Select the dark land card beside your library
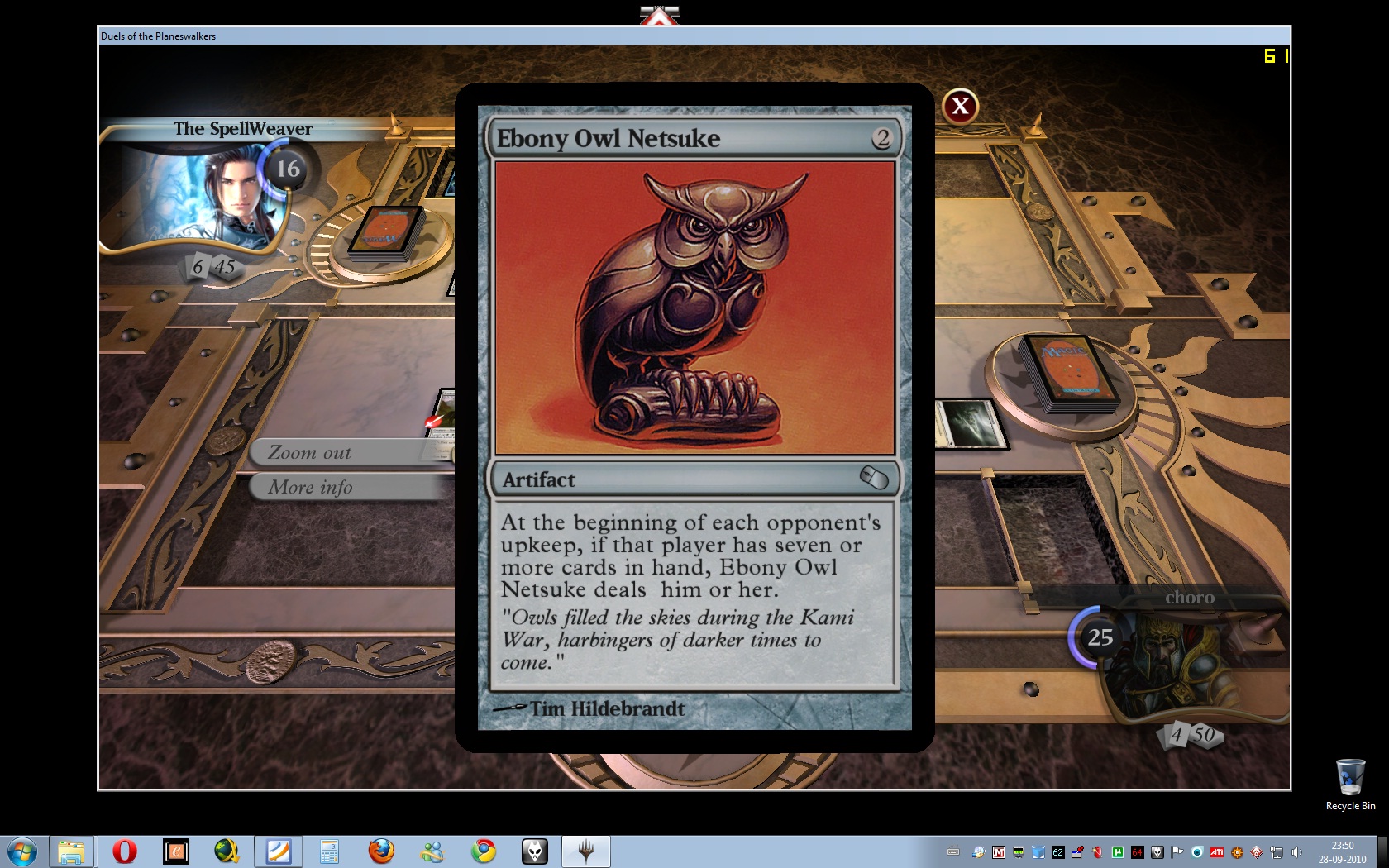The width and height of the screenshot is (1389, 868). pos(969,423)
